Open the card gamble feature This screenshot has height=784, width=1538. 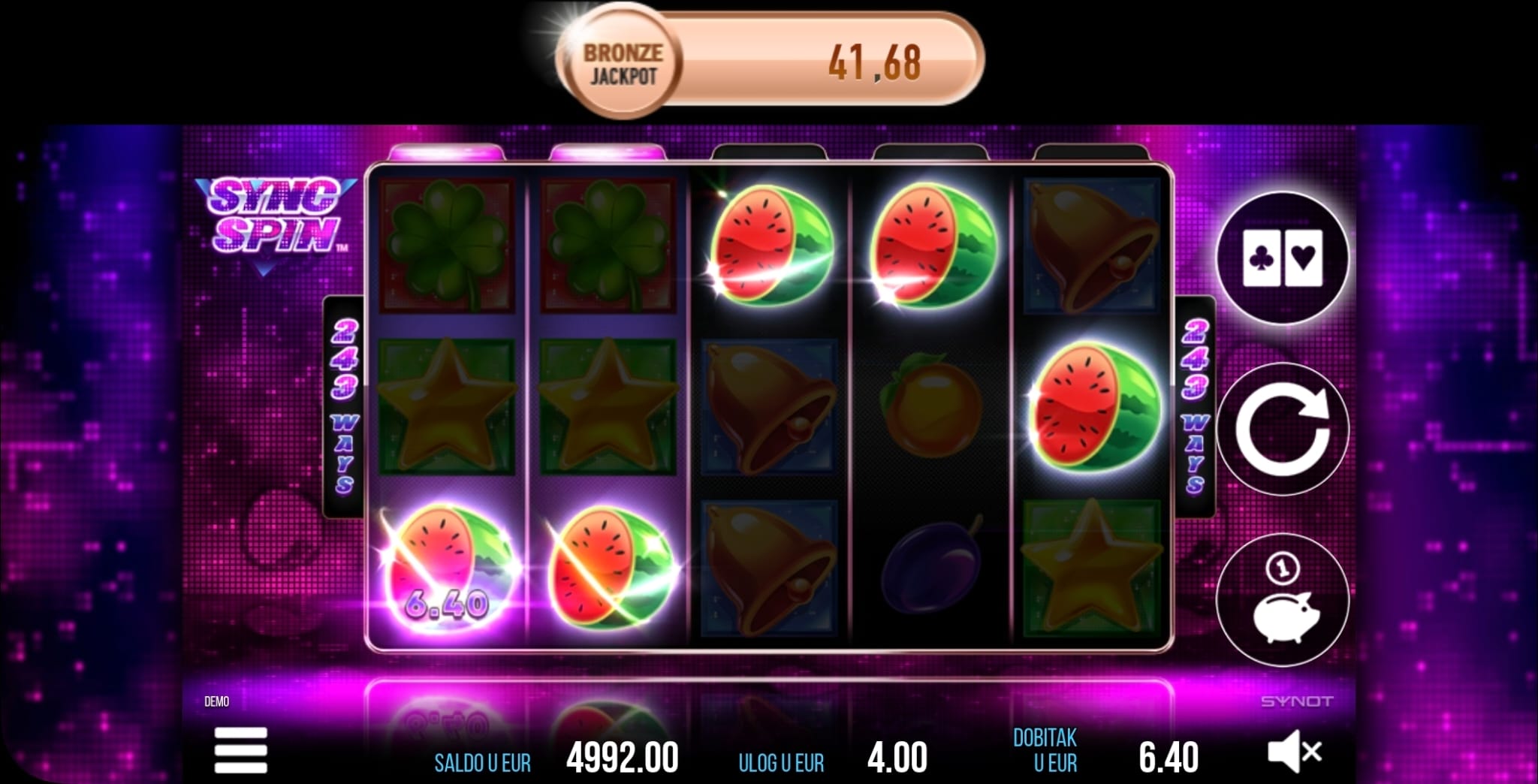point(1282,258)
